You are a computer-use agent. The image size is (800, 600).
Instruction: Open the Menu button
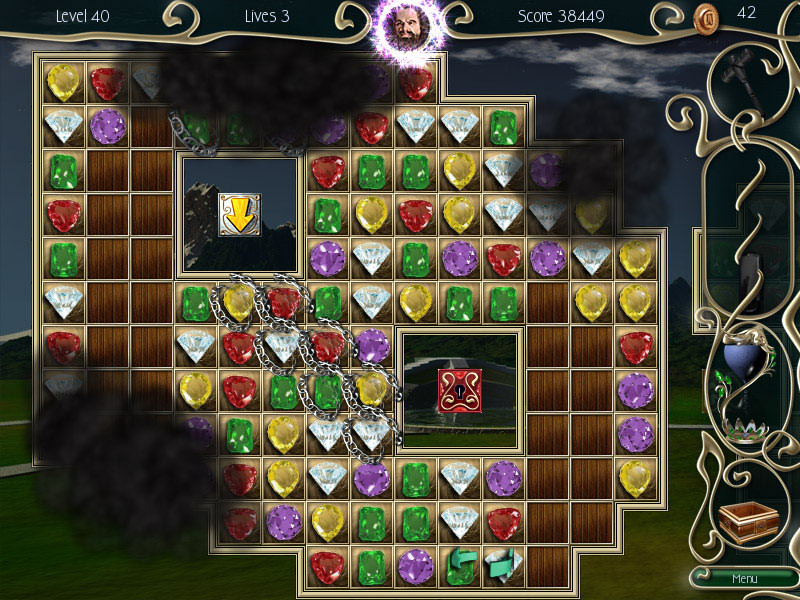(x=744, y=578)
